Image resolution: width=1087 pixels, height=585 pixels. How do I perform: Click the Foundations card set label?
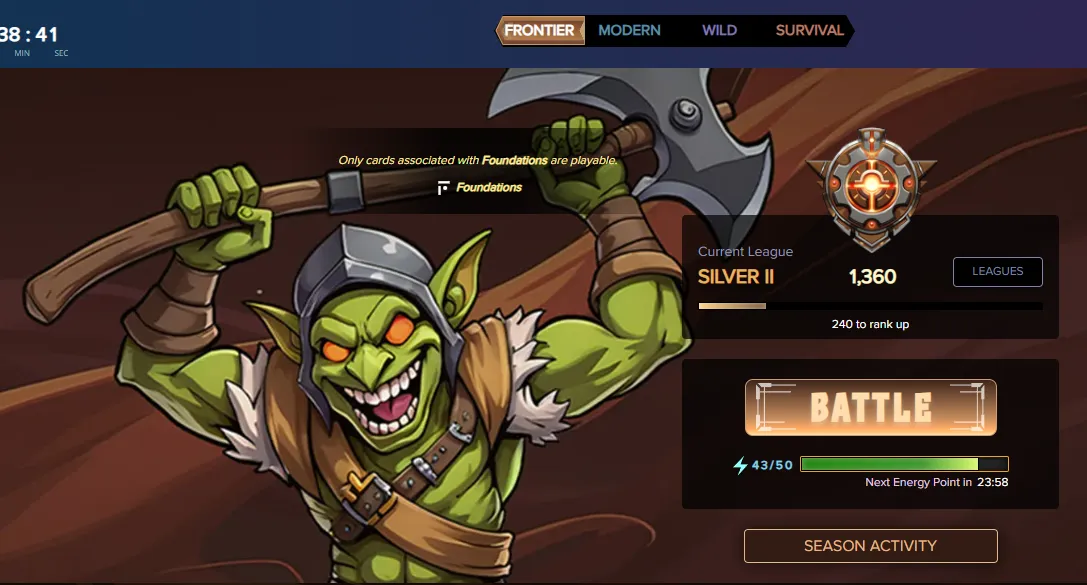(481, 187)
